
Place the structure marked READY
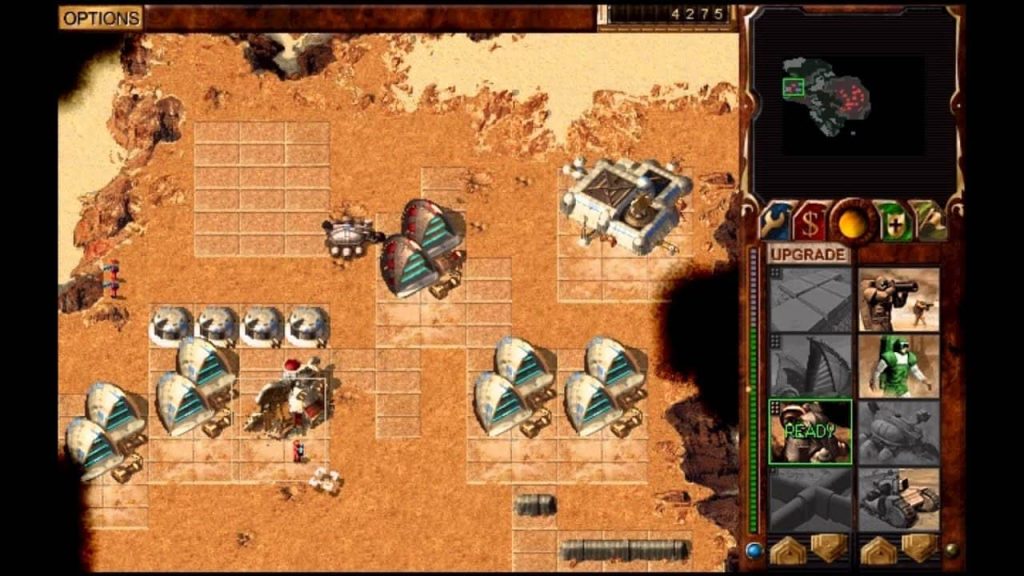[810, 432]
